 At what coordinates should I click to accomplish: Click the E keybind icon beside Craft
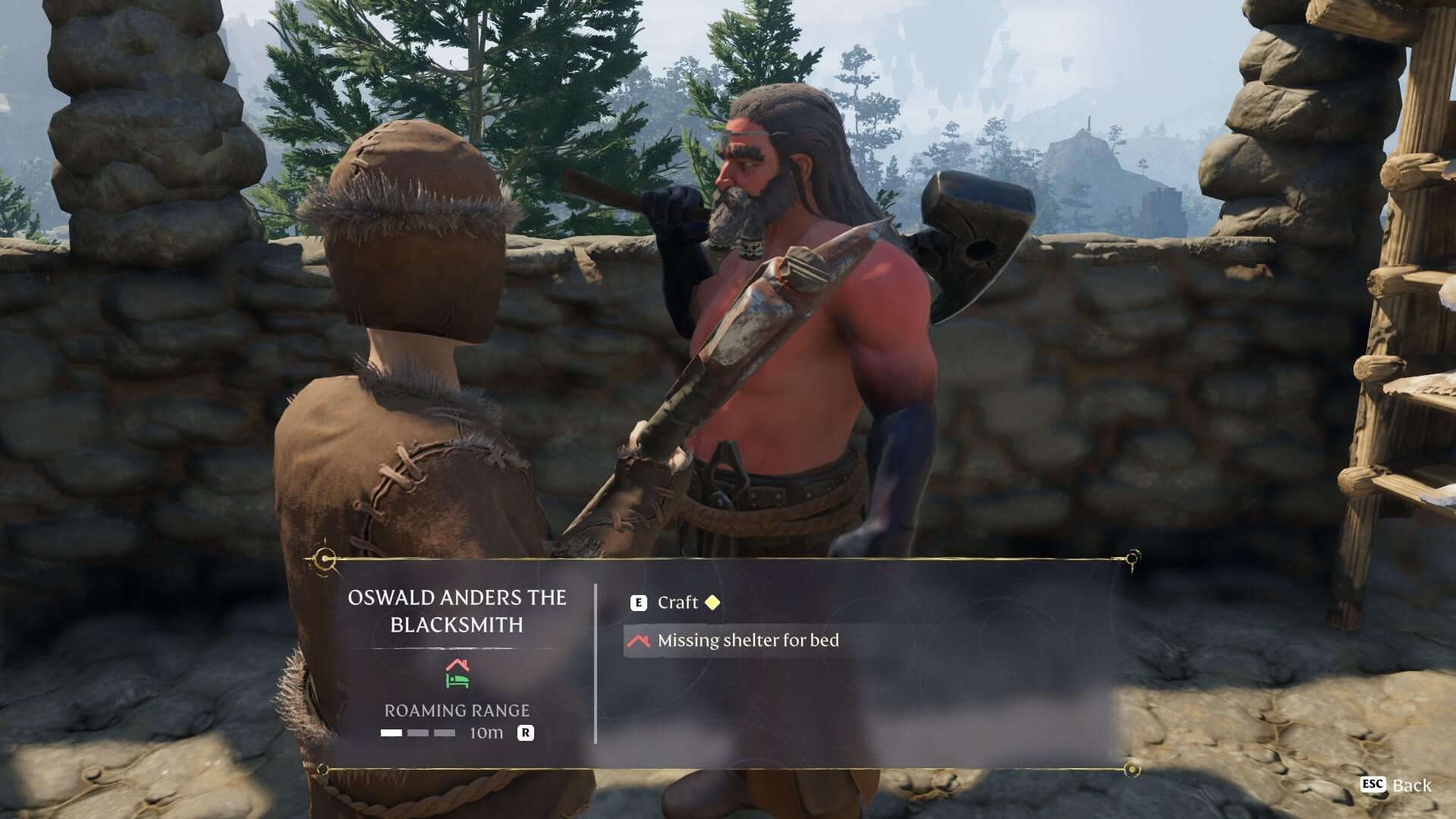[639, 602]
